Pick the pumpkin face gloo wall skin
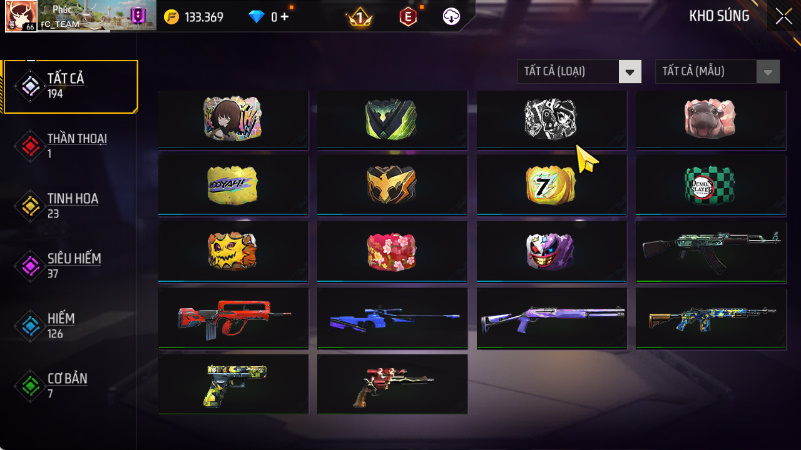 click(232, 250)
